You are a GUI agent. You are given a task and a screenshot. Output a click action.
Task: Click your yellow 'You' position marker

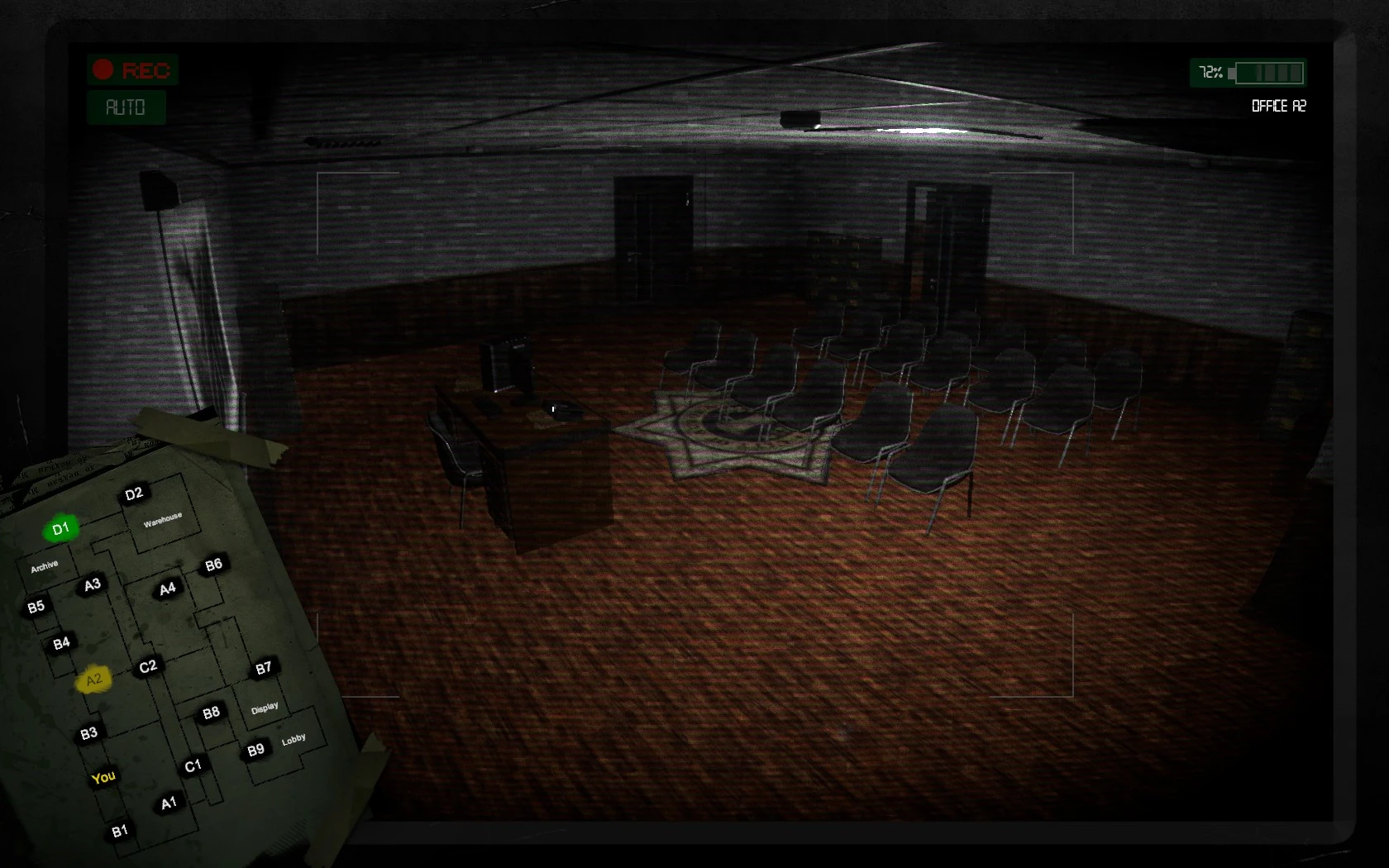pyautogui.click(x=104, y=778)
